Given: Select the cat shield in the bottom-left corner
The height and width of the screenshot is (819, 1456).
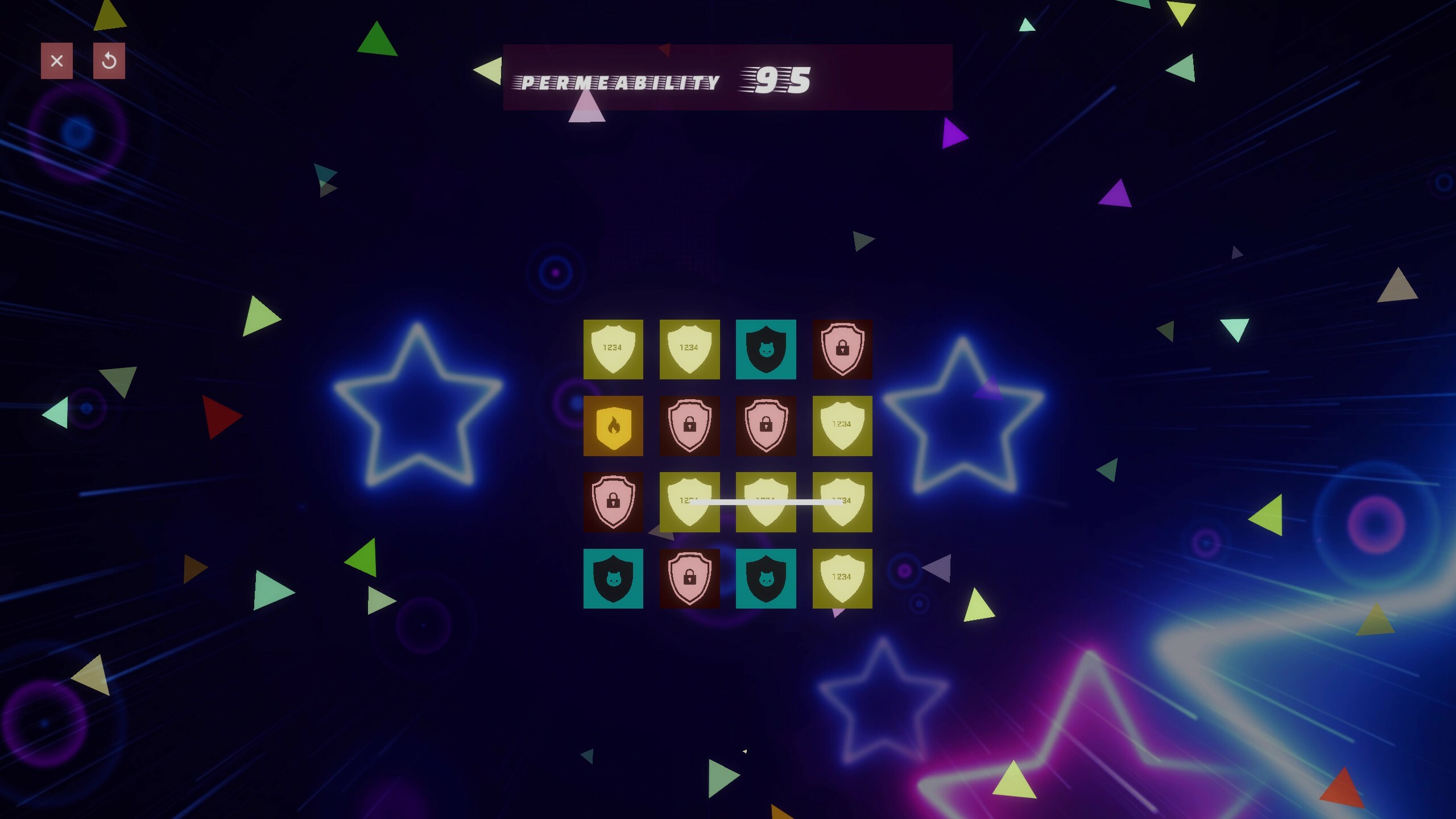Looking at the screenshot, I should tap(614, 578).
